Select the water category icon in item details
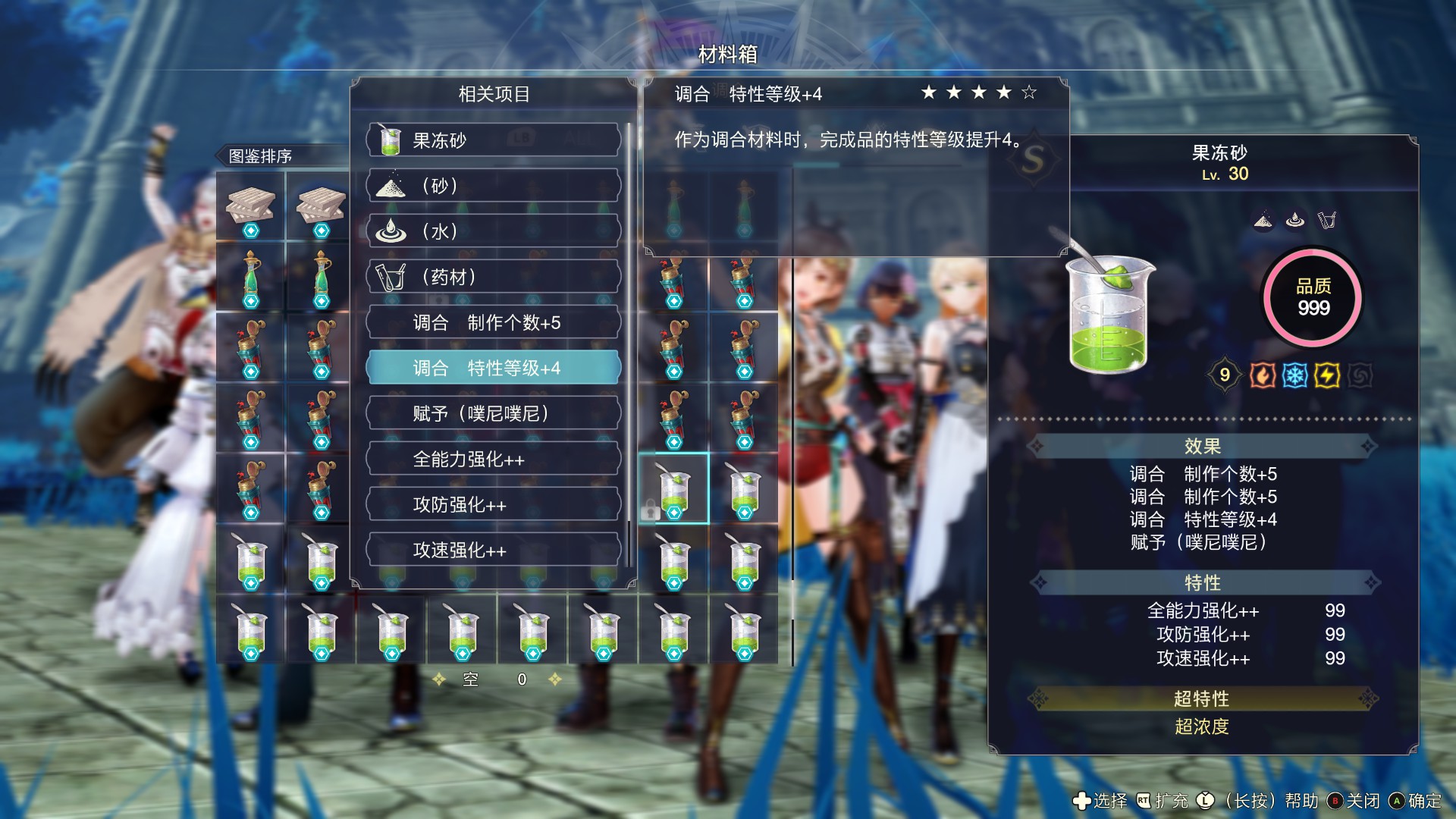The width and height of the screenshot is (1456, 819). (1295, 221)
